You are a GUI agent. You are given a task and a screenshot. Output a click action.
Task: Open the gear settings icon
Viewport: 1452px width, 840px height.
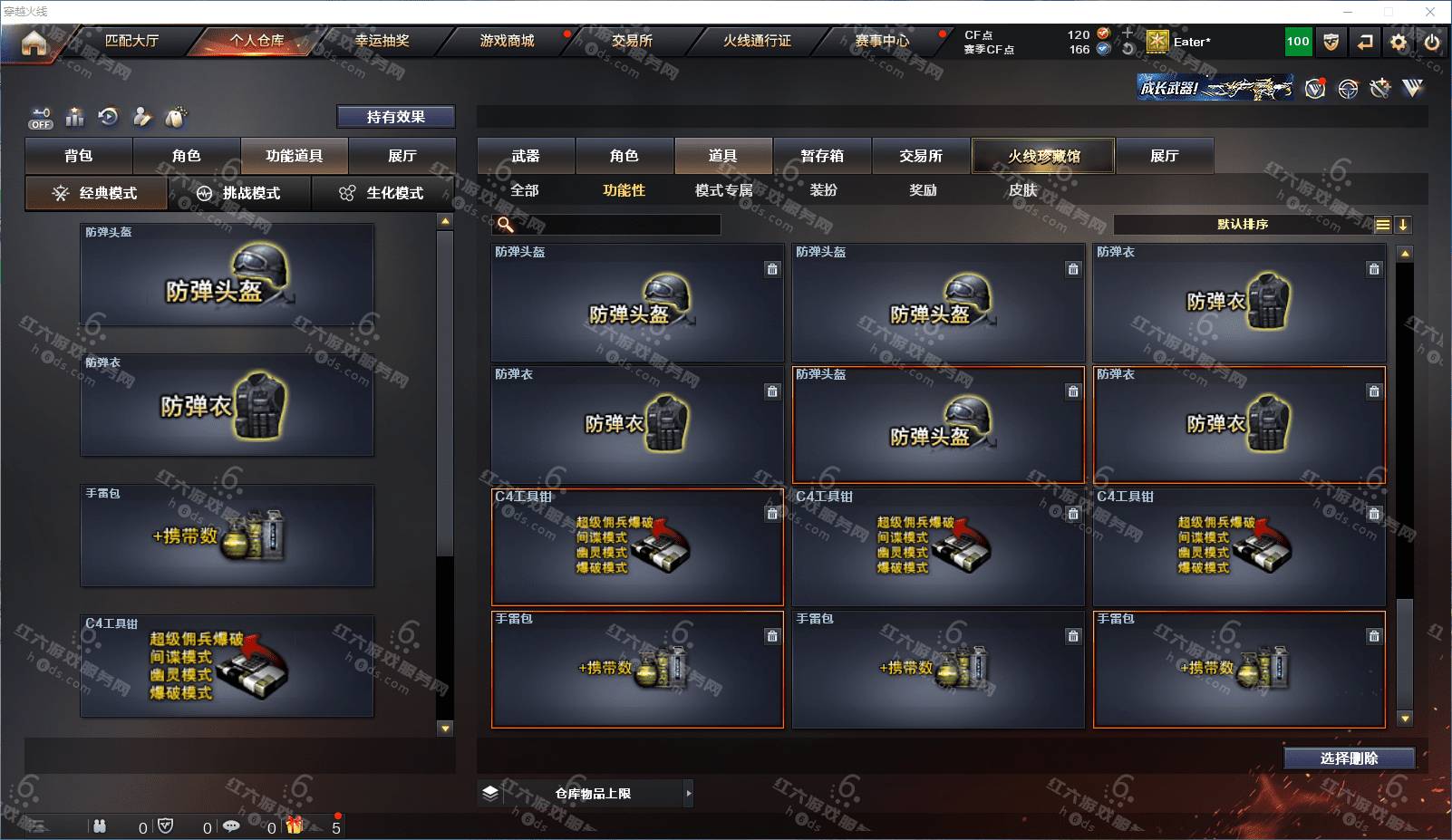[x=1399, y=42]
